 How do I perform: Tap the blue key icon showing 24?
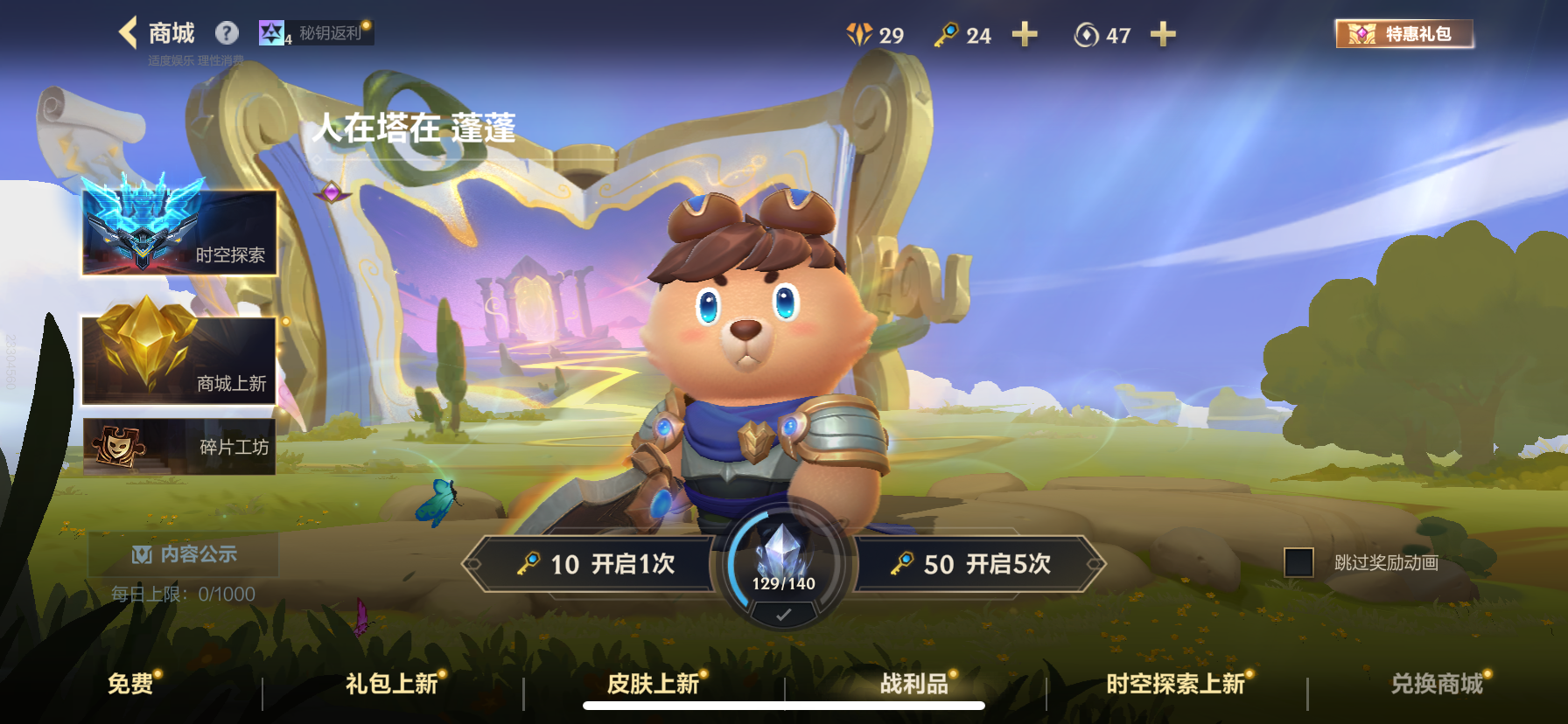[947, 35]
